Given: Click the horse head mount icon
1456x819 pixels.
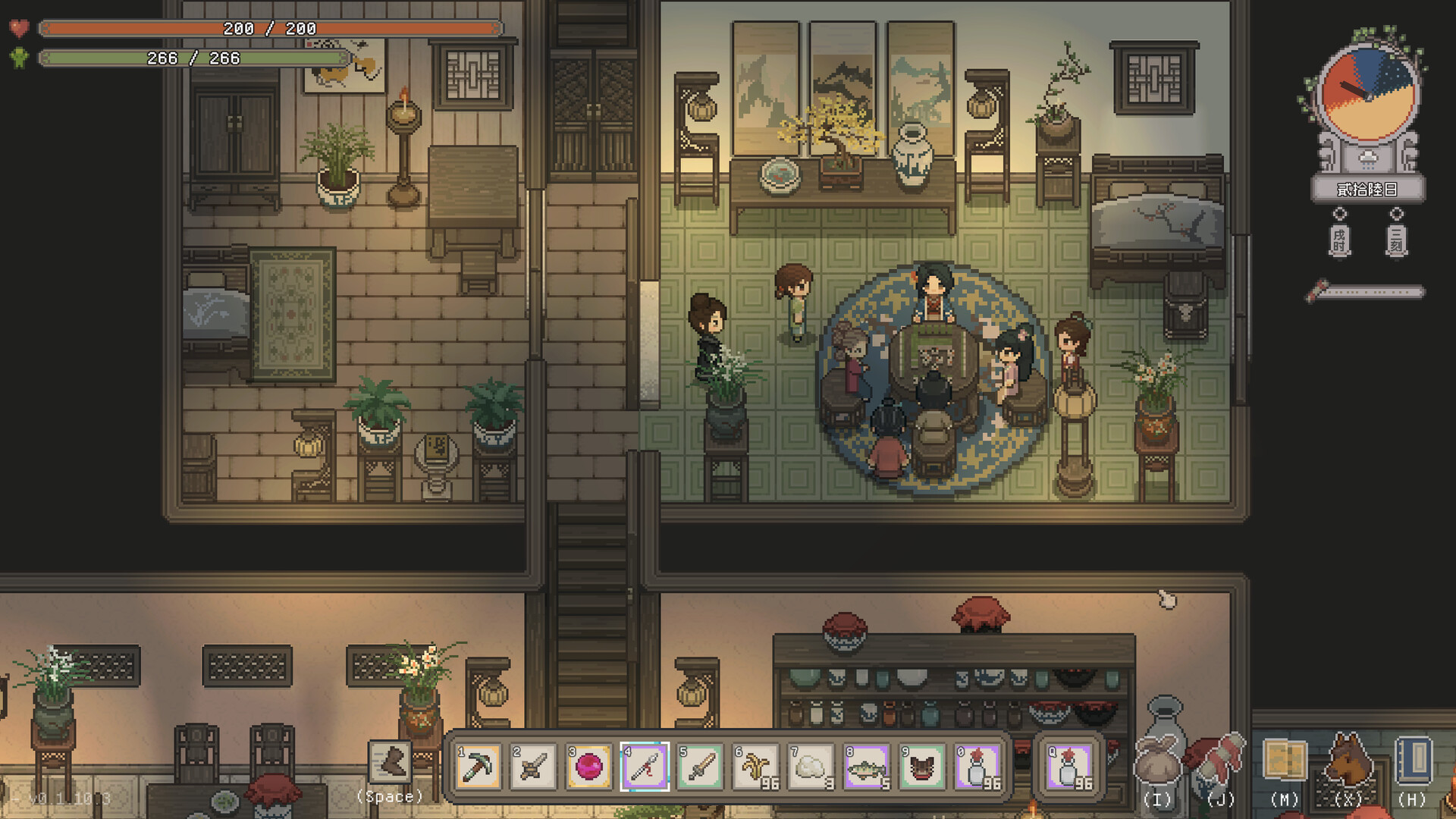Looking at the screenshot, I should pos(1348,760).
